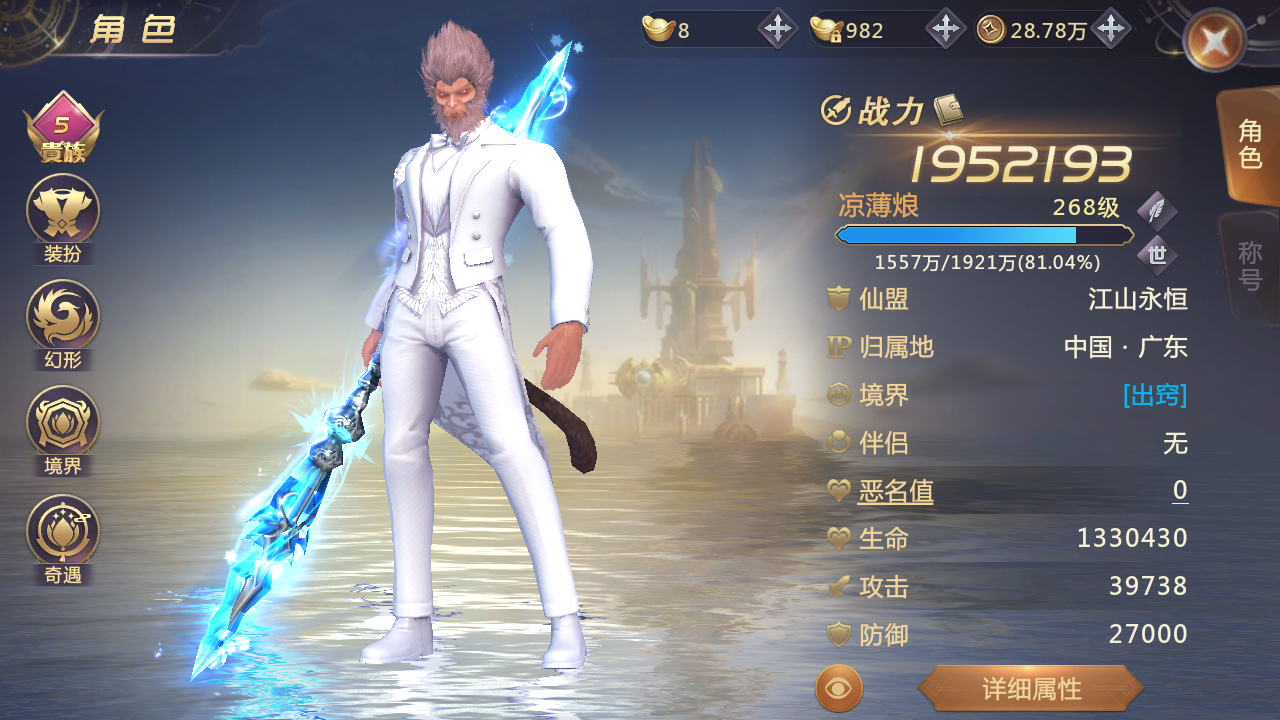Open the 详细属性 detailed attributes panel

1030,689
